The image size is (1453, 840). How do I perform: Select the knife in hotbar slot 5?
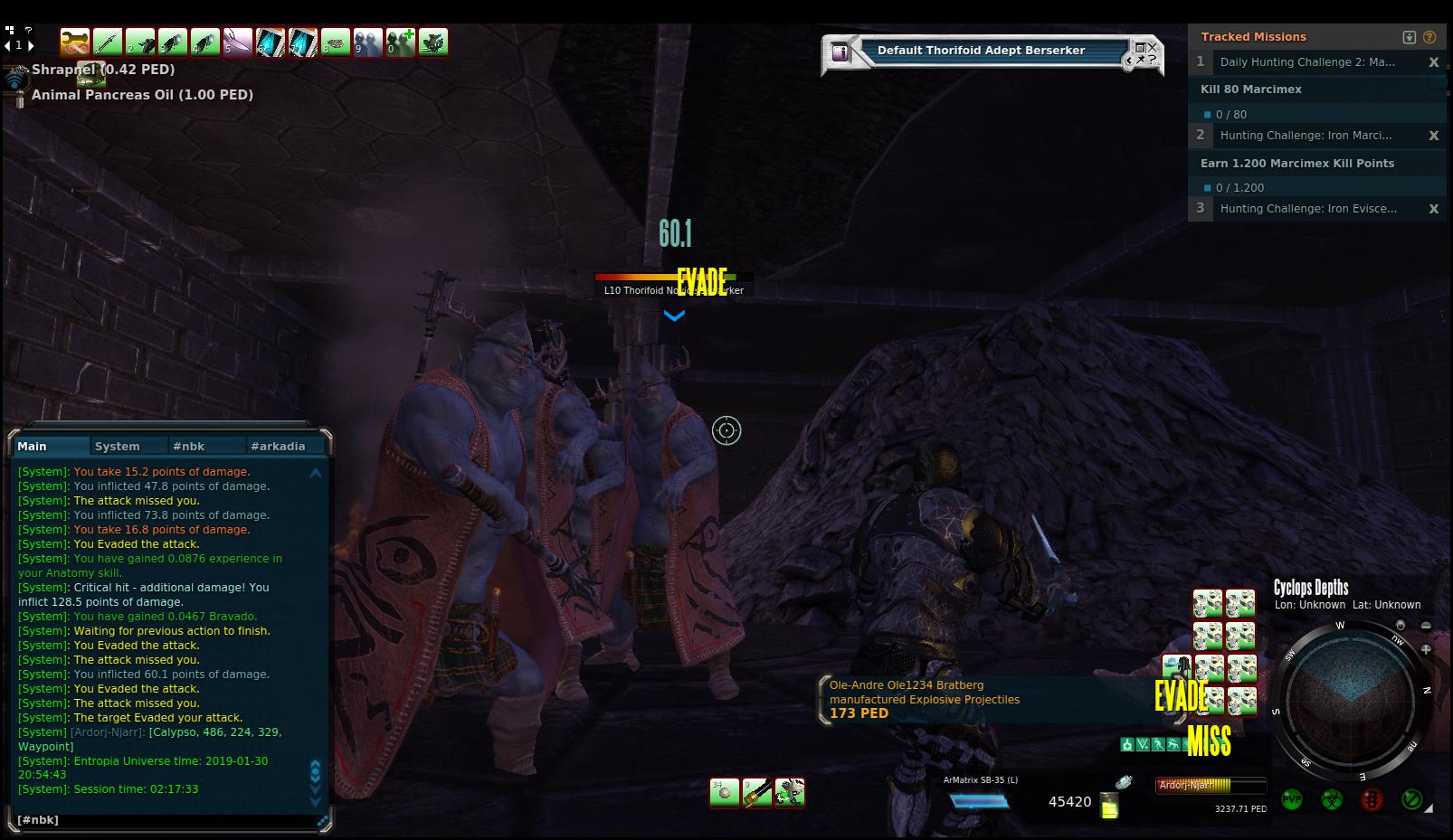coord(238,42)
